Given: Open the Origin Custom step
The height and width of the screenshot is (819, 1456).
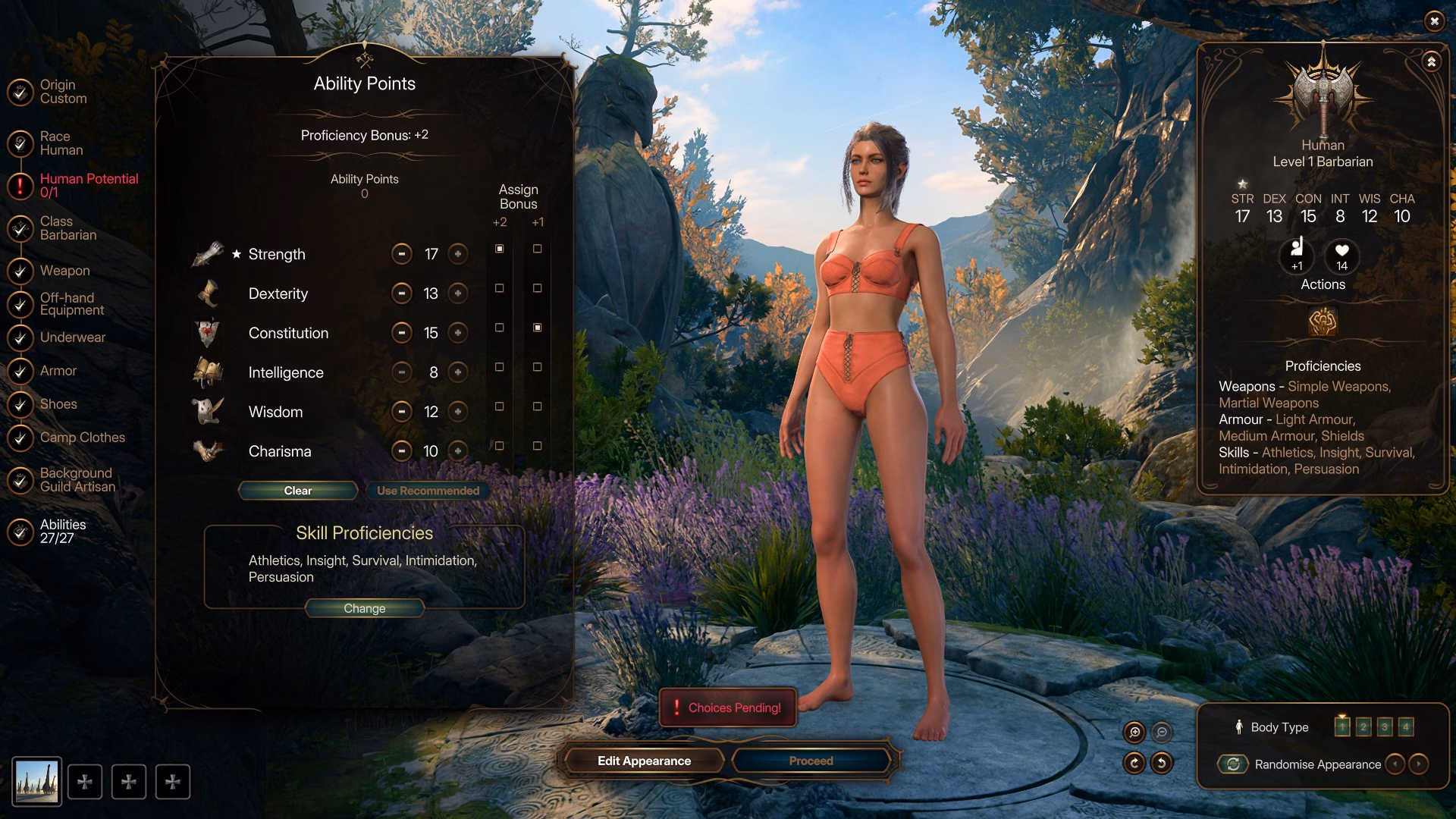Looking at the screenshot, I should pyautogui.click(x=63, y=92).
